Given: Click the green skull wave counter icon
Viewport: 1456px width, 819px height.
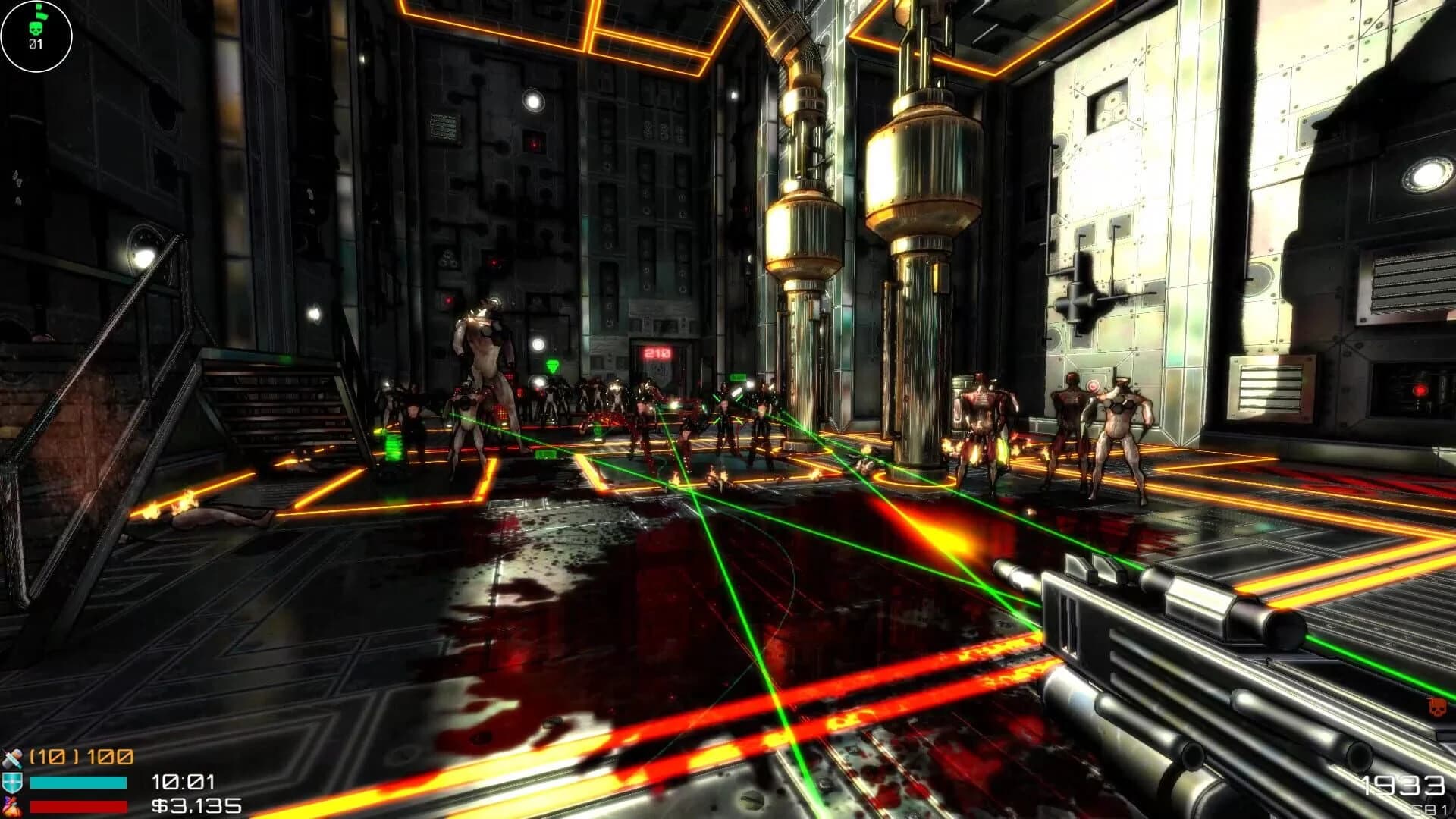Looking at the screenshot, I should [36, 29].
